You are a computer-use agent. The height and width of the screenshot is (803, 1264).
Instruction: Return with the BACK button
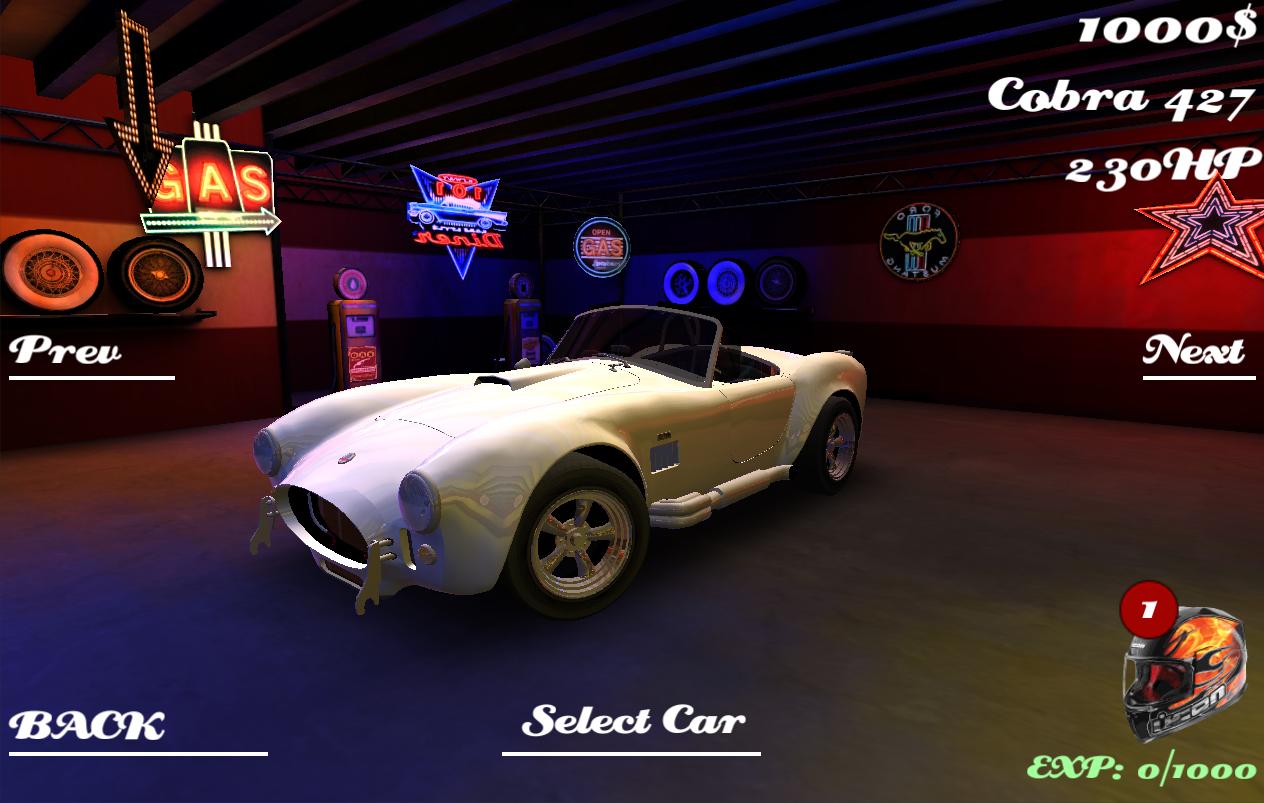(88, 727)
